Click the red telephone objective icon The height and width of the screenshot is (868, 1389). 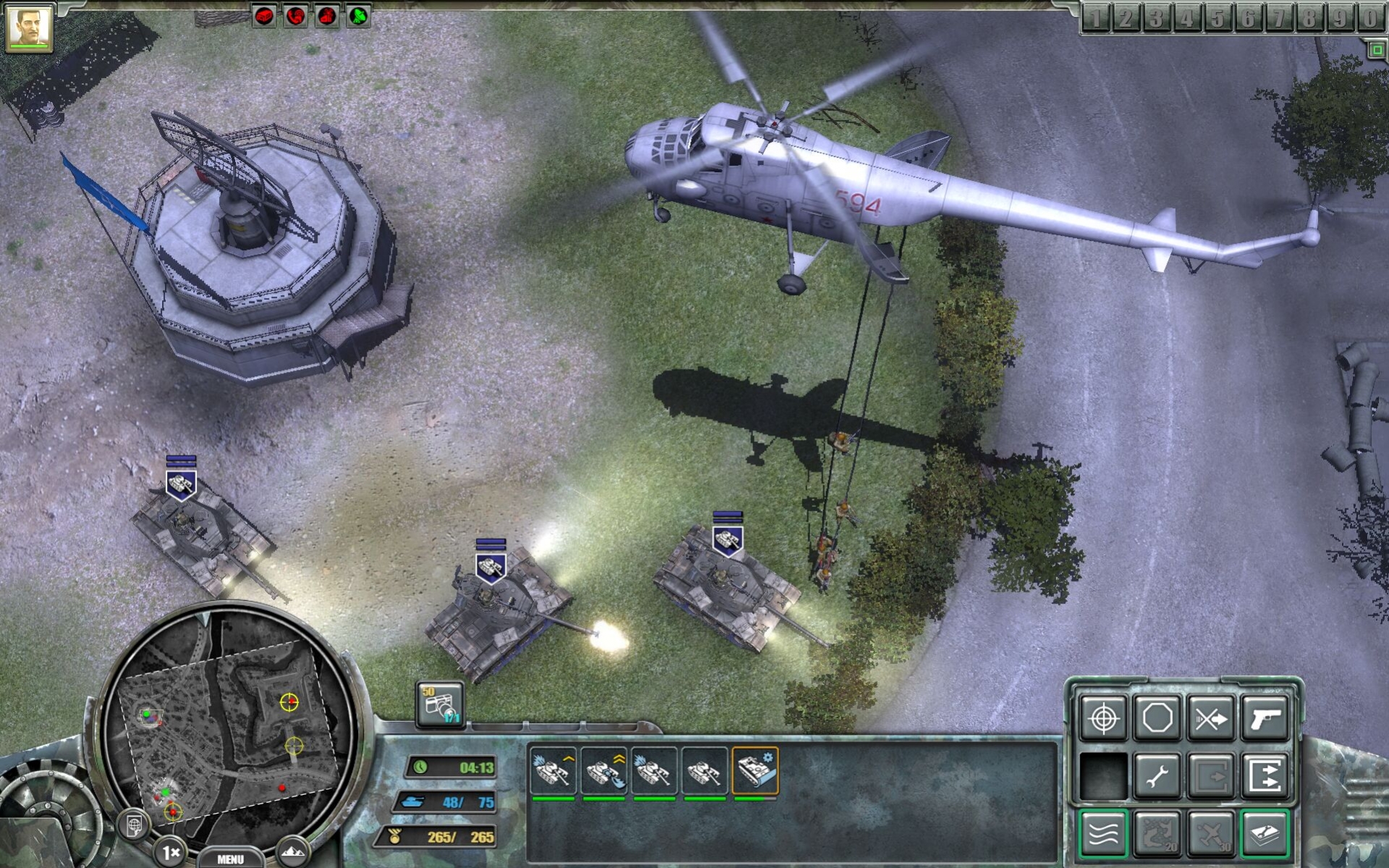(295, 15)
